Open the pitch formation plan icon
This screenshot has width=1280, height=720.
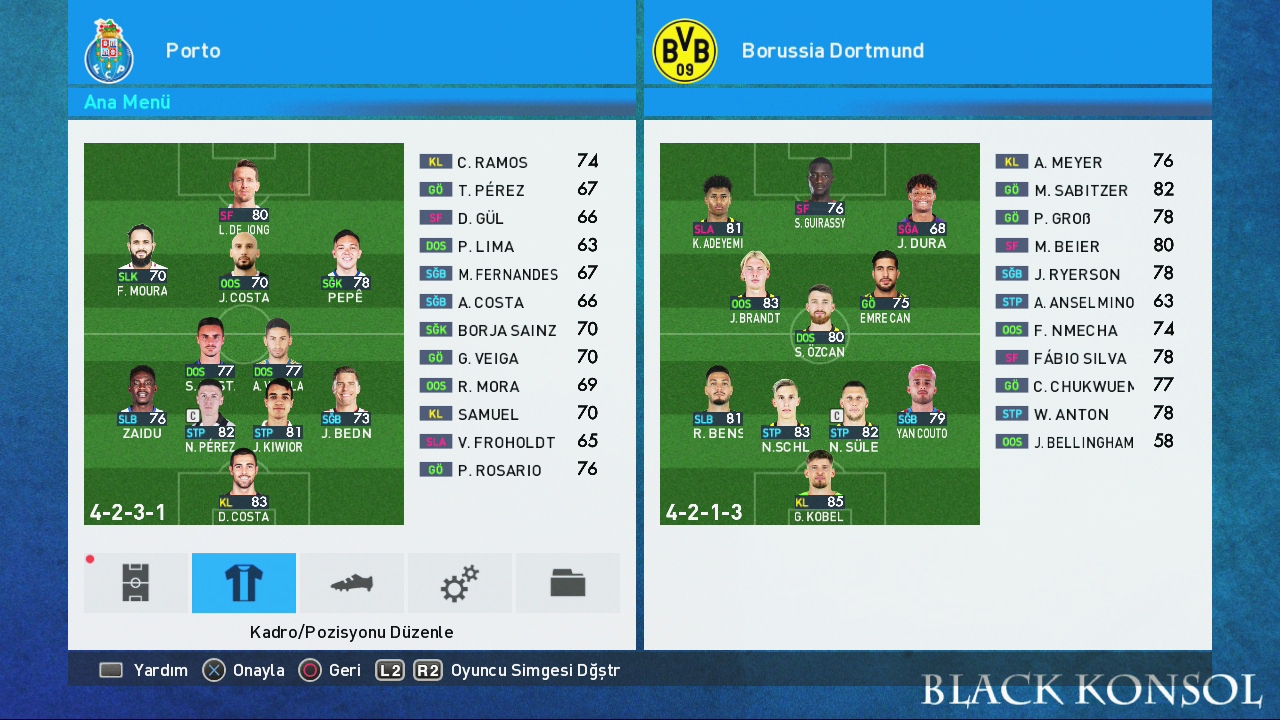136,583
